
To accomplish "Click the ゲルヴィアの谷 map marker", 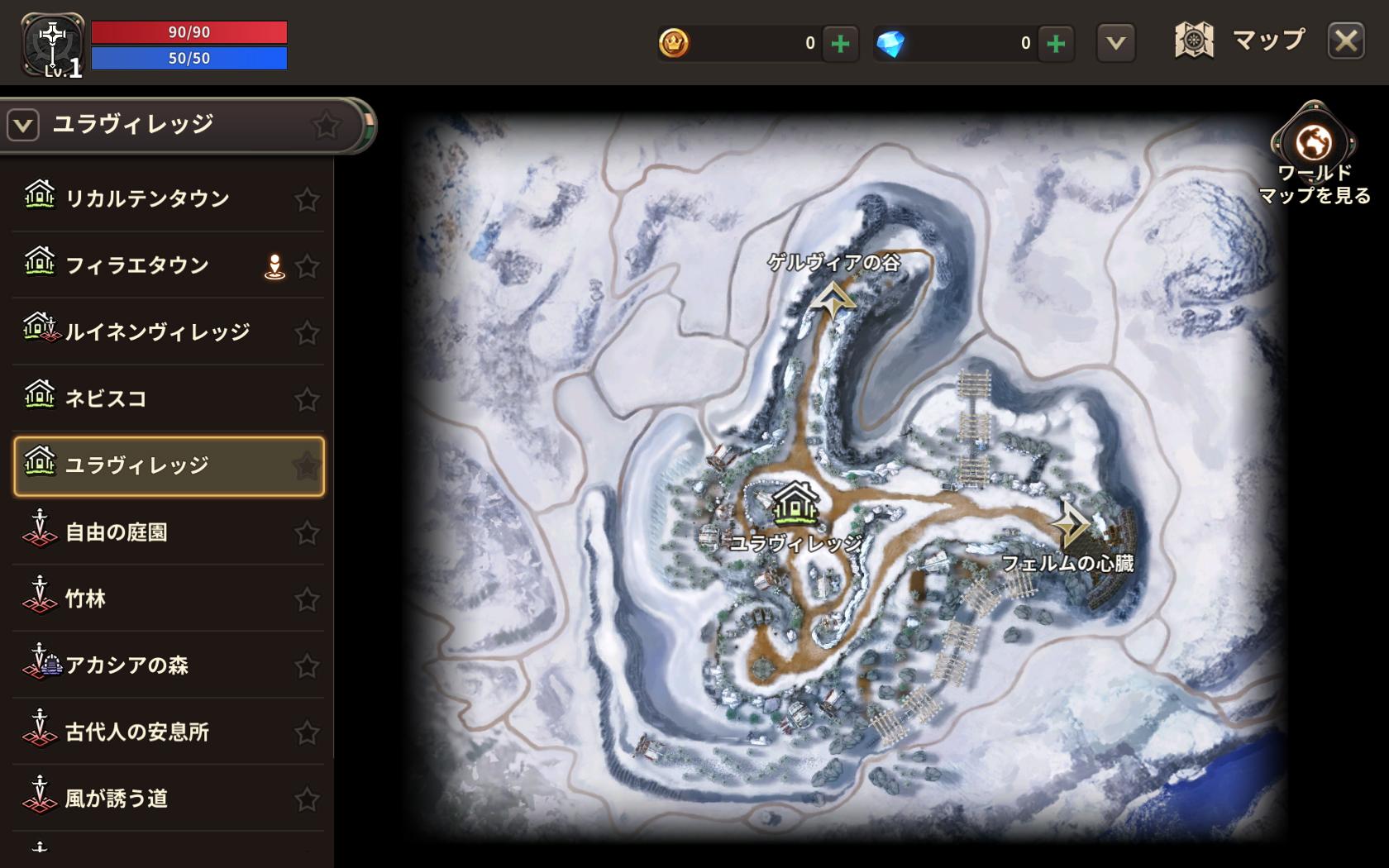I will (x=833, y=299).
